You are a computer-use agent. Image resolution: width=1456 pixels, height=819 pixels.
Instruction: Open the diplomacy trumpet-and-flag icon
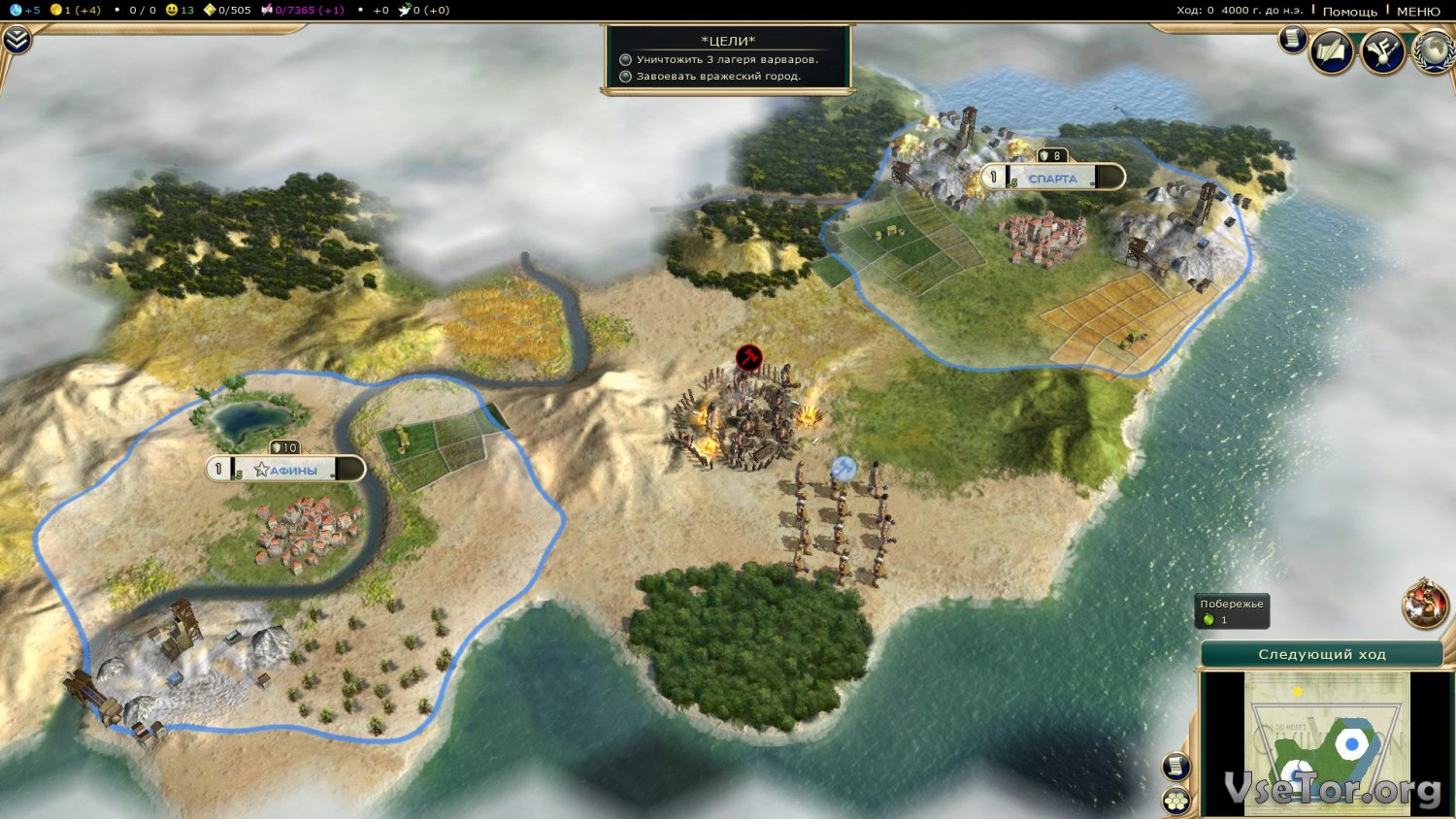click(1382, 50)
